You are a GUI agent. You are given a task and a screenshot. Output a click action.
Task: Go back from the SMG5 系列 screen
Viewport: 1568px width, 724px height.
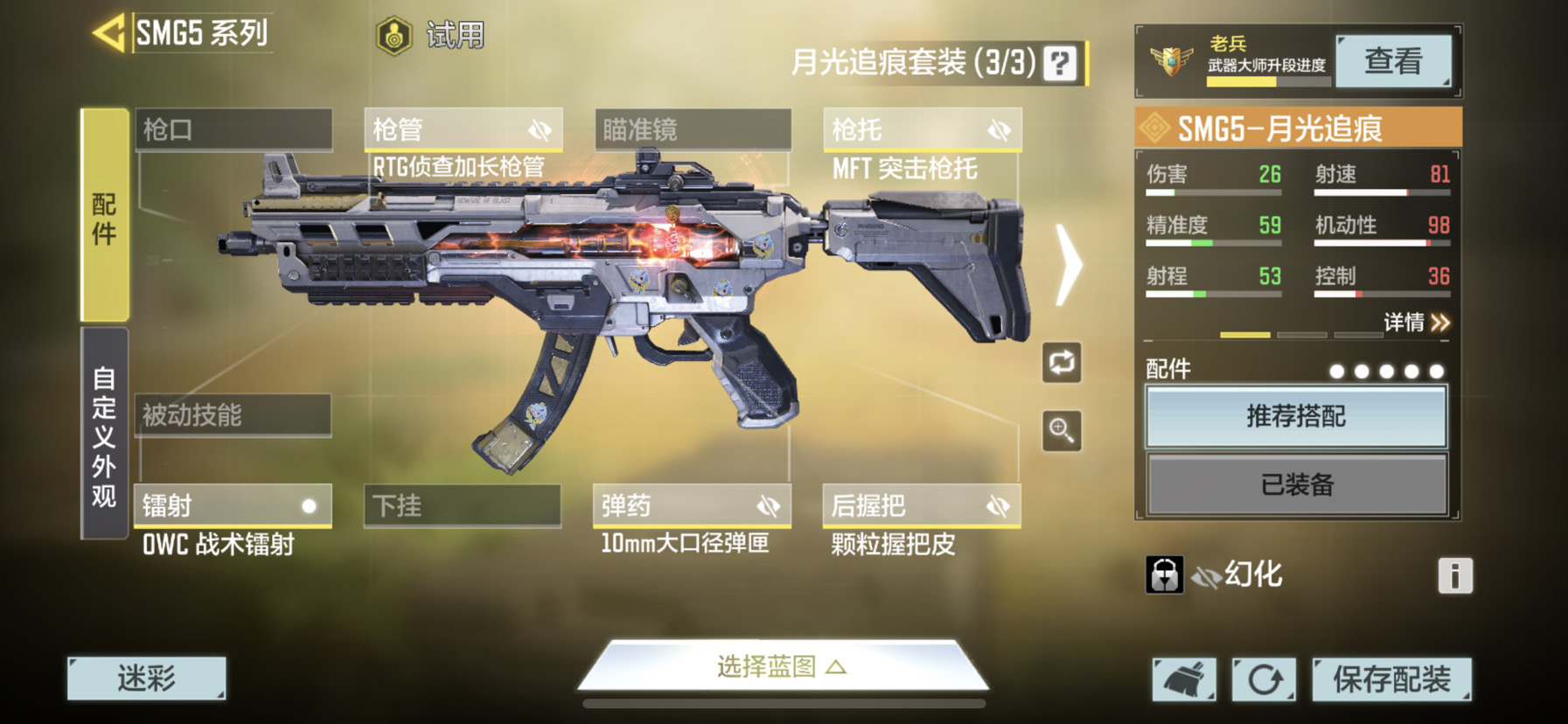pyautogui.click(x=110, y=34)
